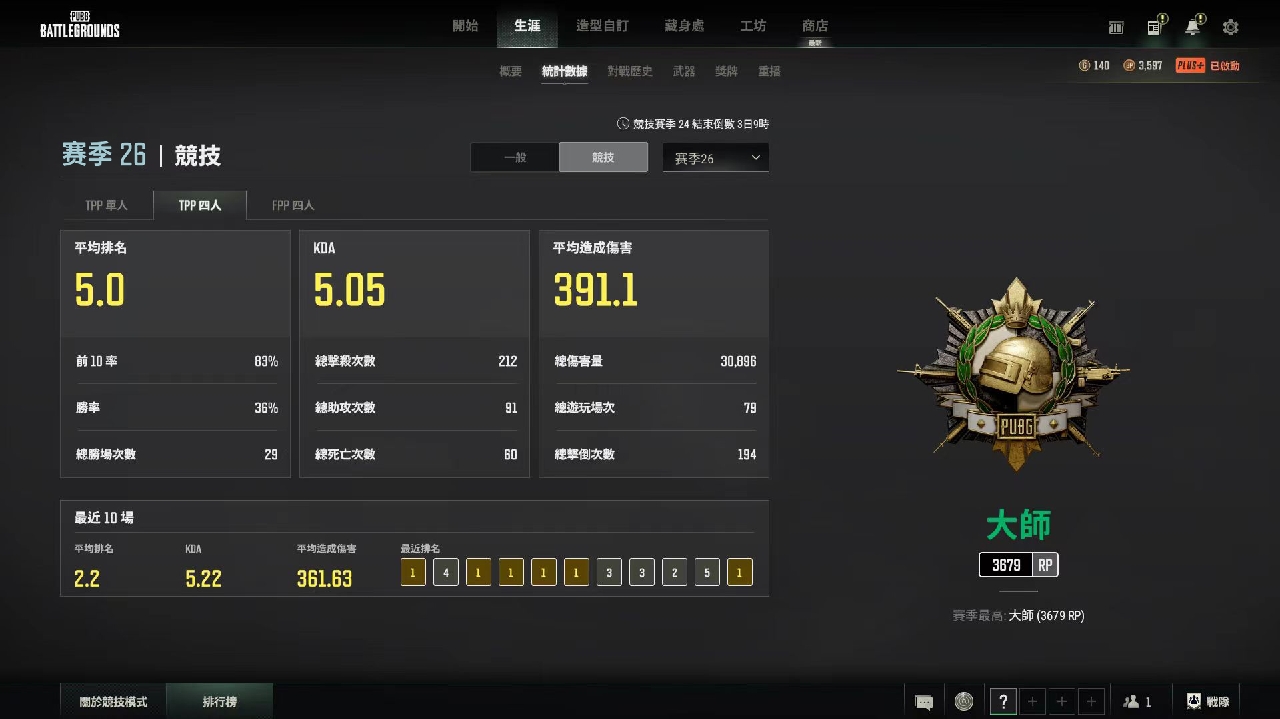Select the 重播 replays tab

[769, 71]
